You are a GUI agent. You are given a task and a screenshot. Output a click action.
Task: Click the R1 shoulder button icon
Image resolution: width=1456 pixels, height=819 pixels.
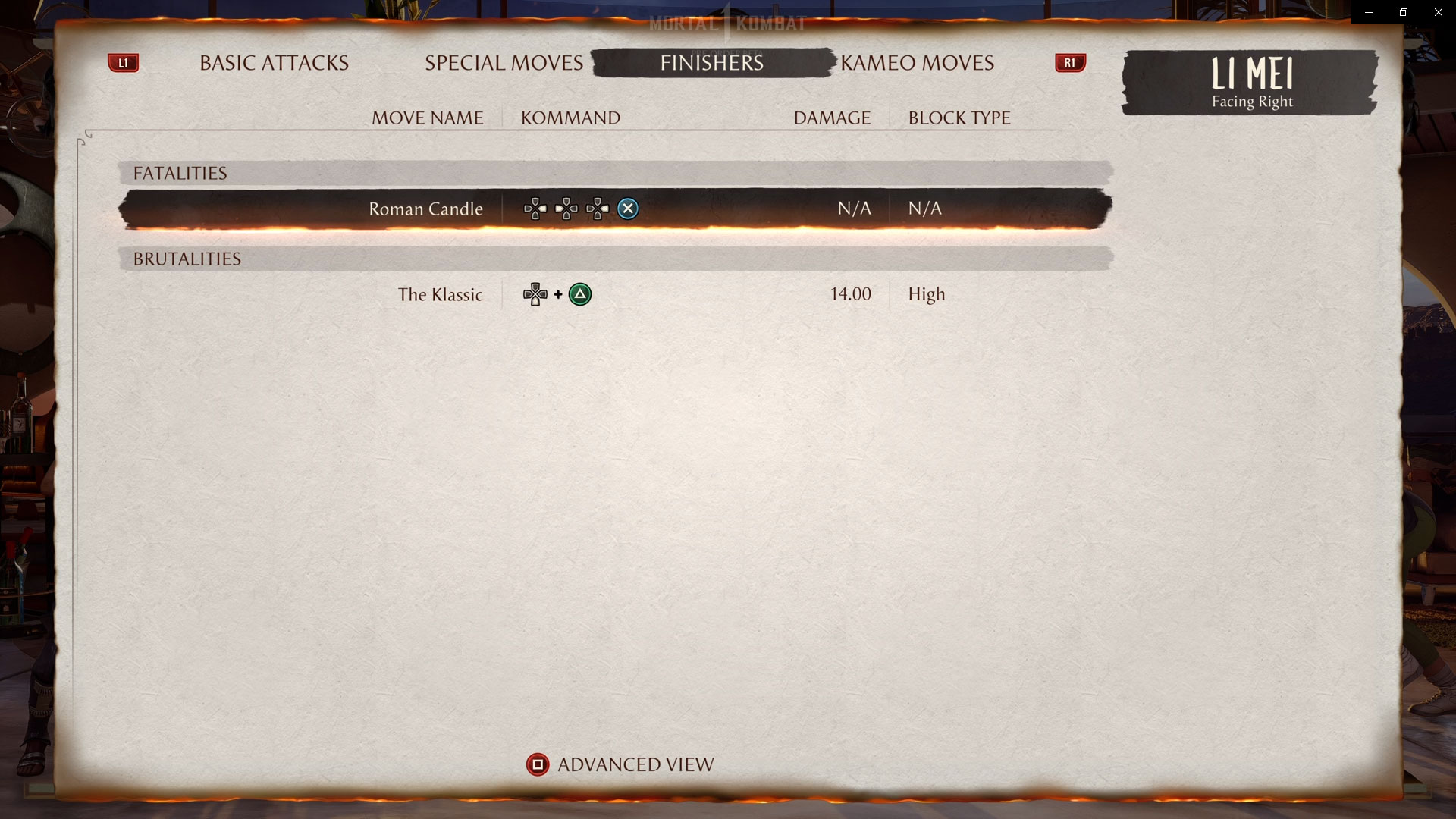[1069, 63]
